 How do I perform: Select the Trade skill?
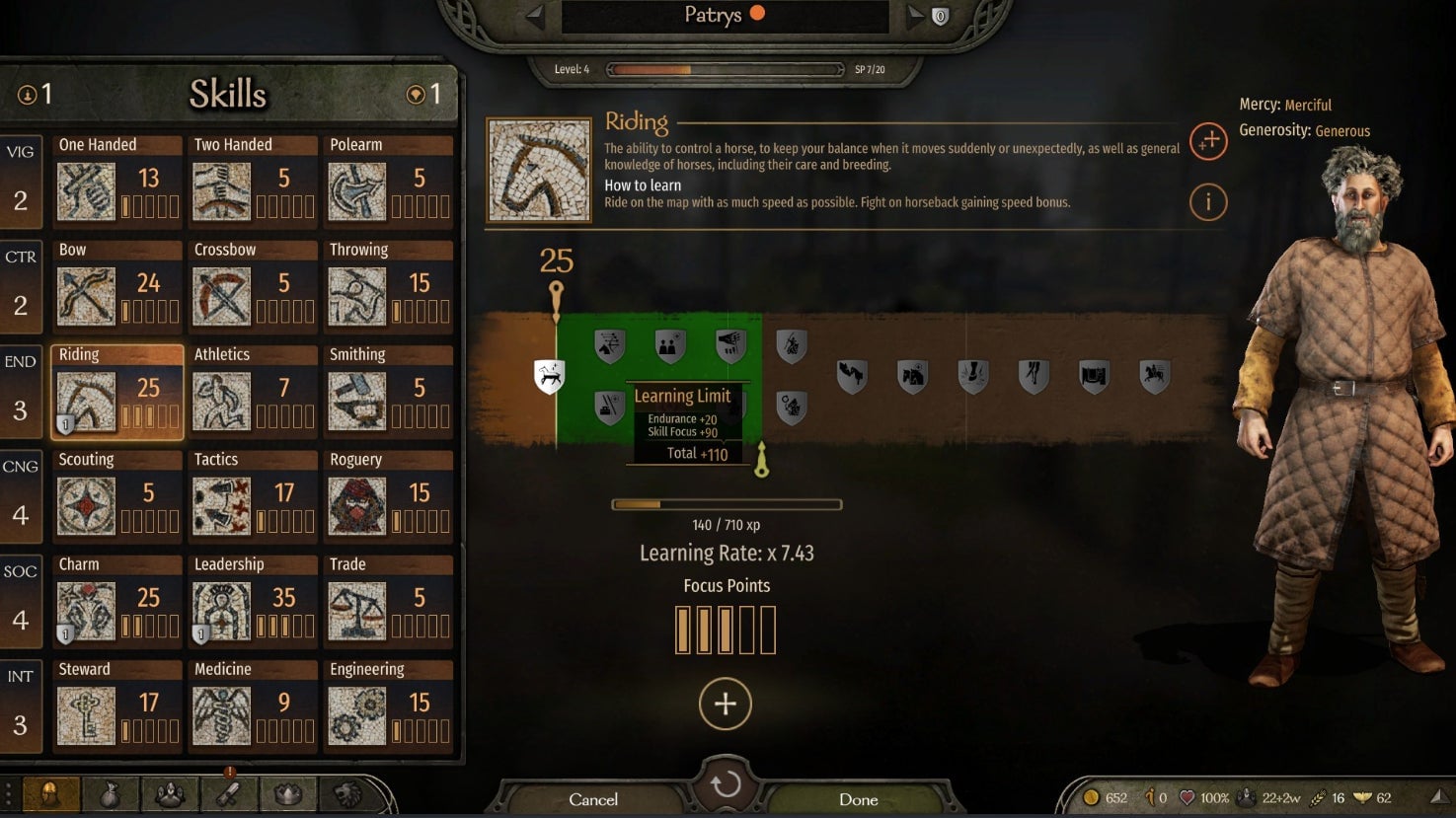(389, 599)
